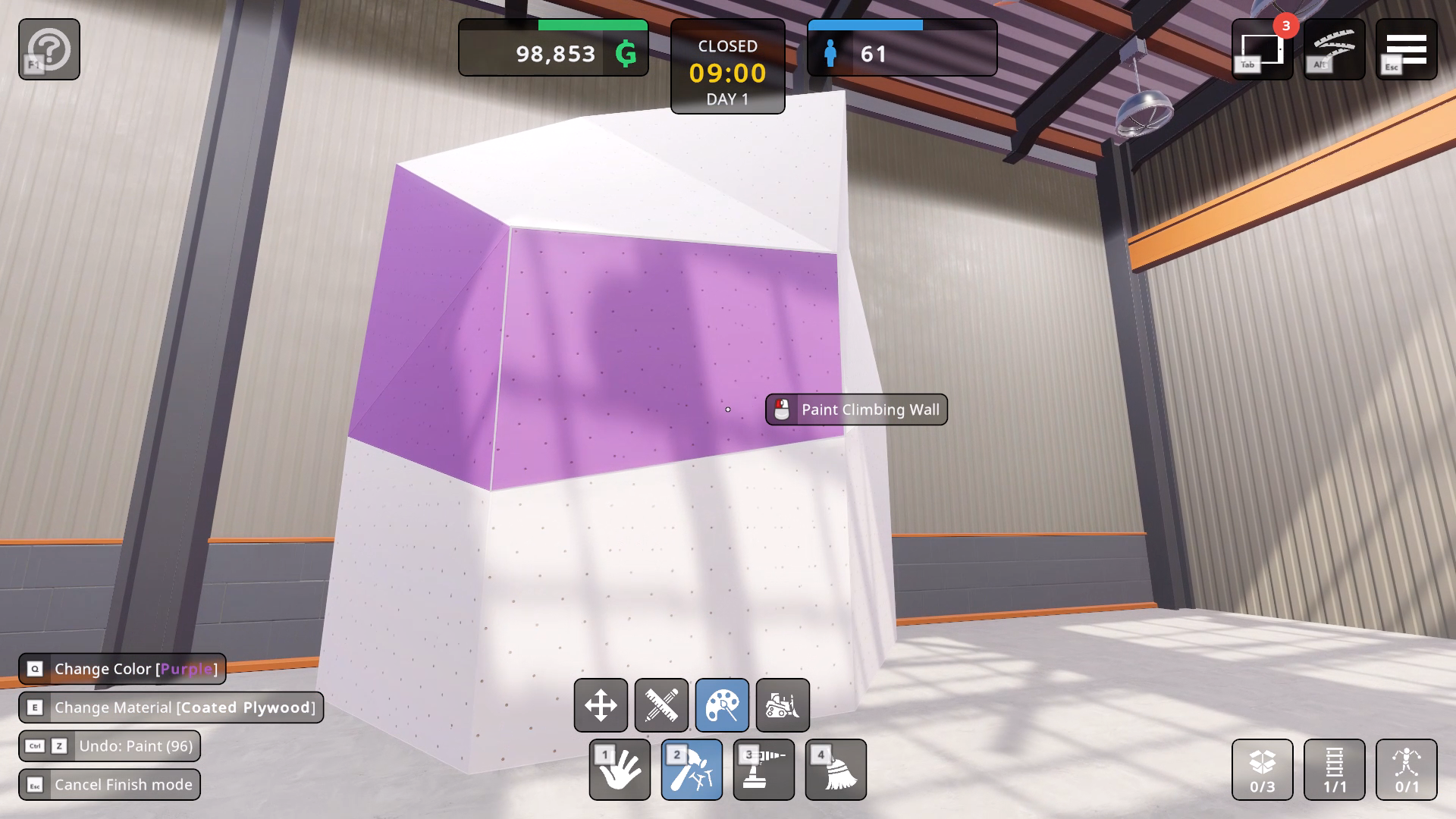
Task: Open the route overview via Alt icon
Action: (x=1333, y=49)
